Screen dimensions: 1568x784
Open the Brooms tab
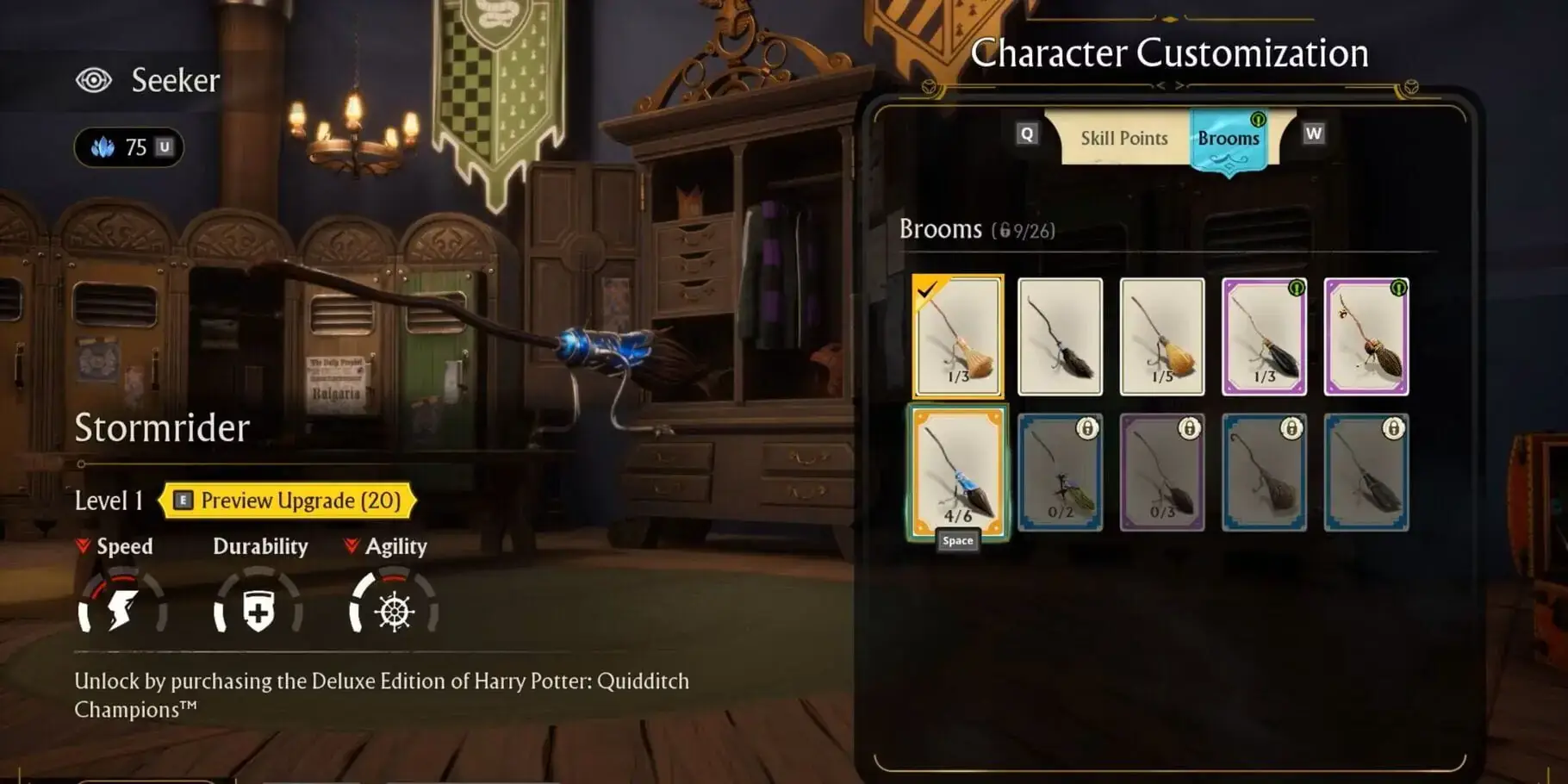click(x=1229, y=140)
